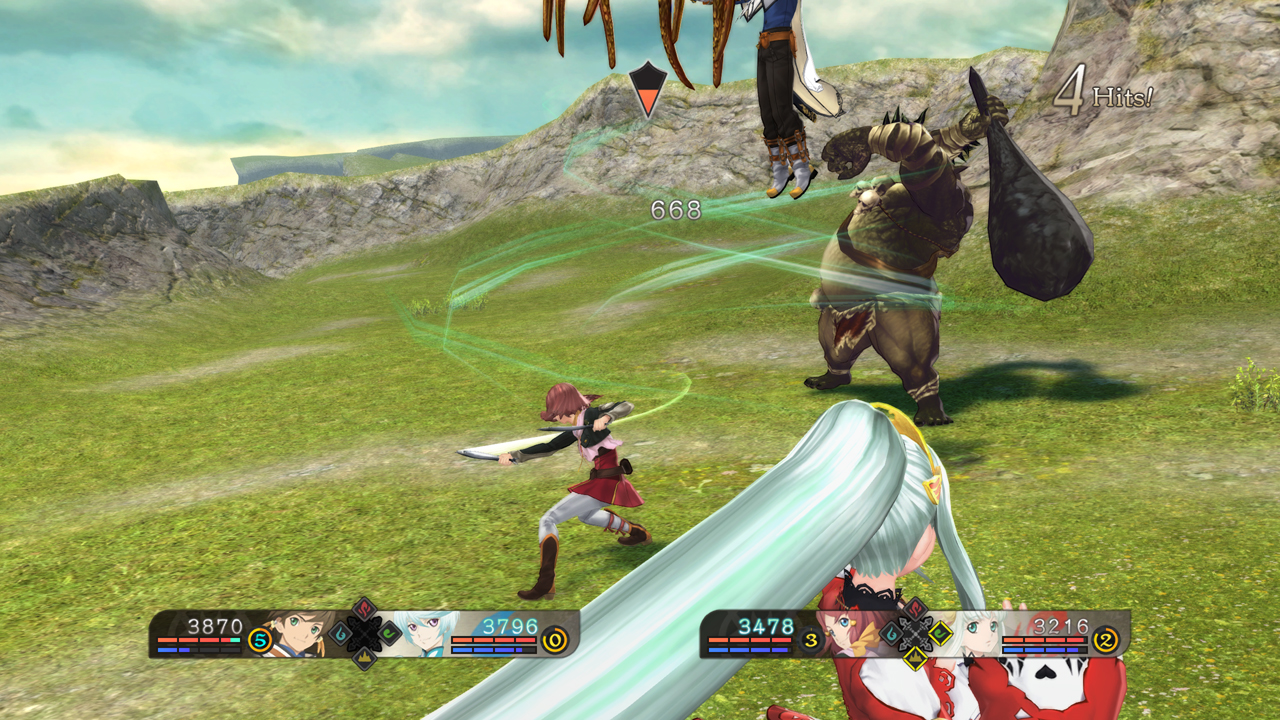Click the orange enemy target marker
The width and height of the screenshot is (1280, 720).
648,91
